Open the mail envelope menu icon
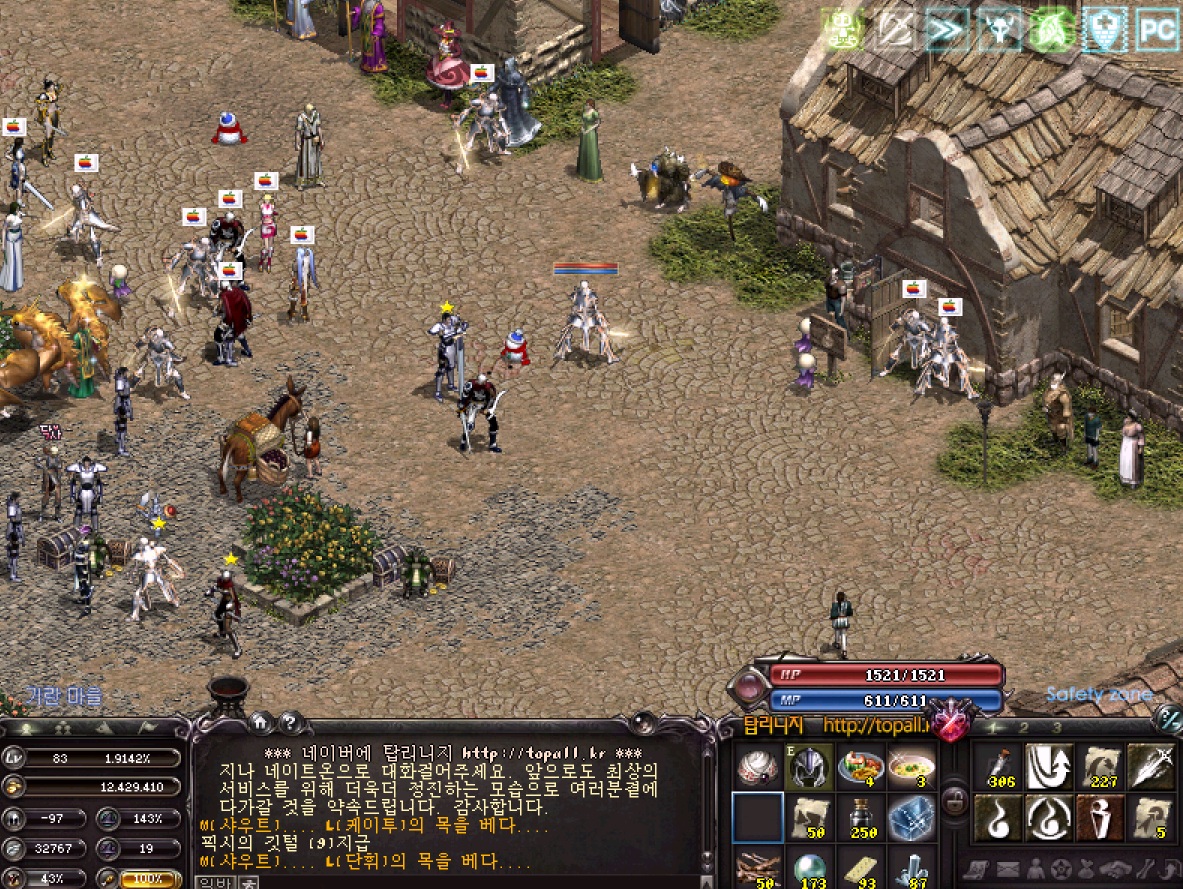Screen dimensions: 1183x889 click(1006, 868)
